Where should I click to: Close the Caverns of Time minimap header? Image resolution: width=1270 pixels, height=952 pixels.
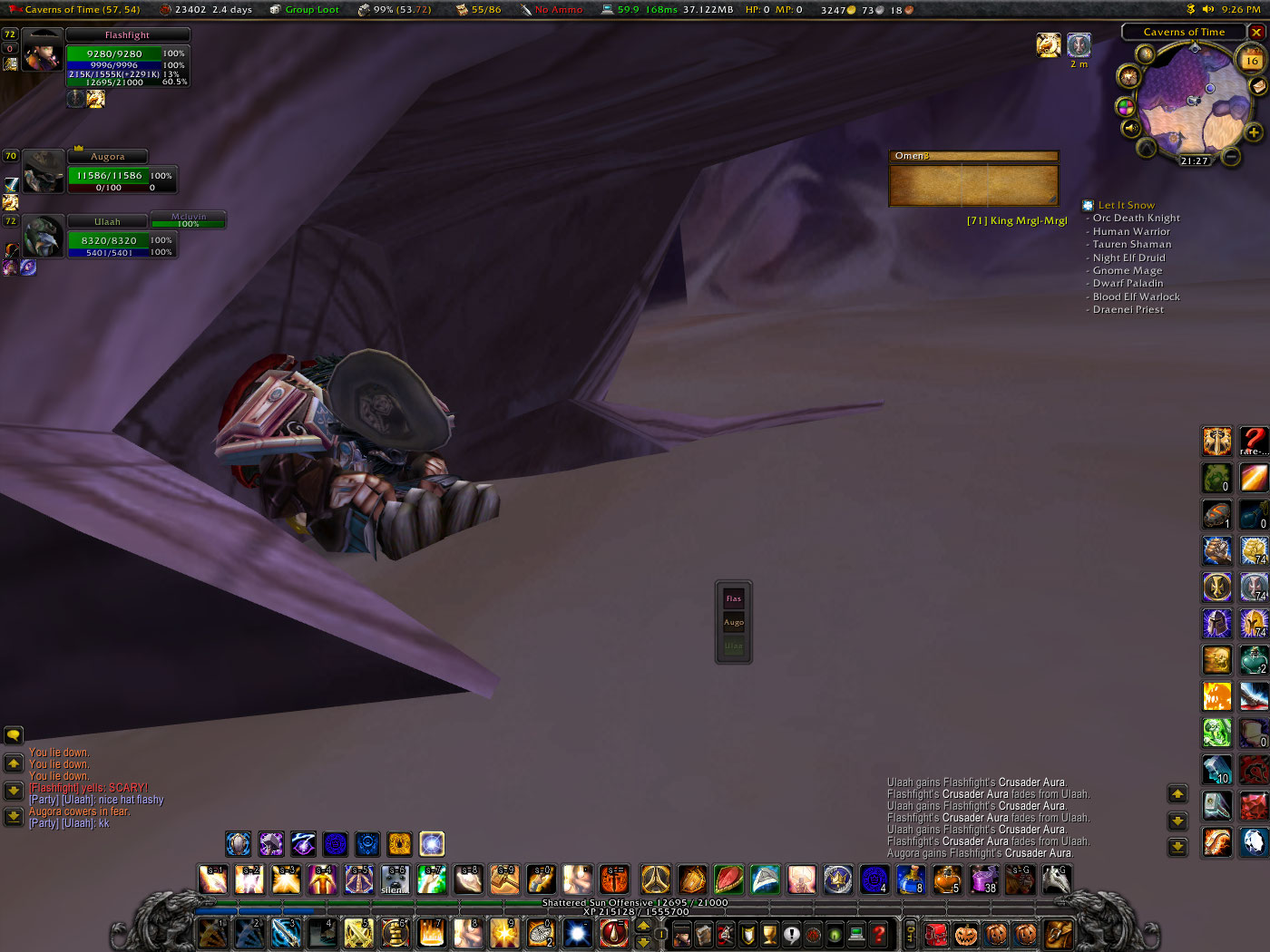(1256, 32)
